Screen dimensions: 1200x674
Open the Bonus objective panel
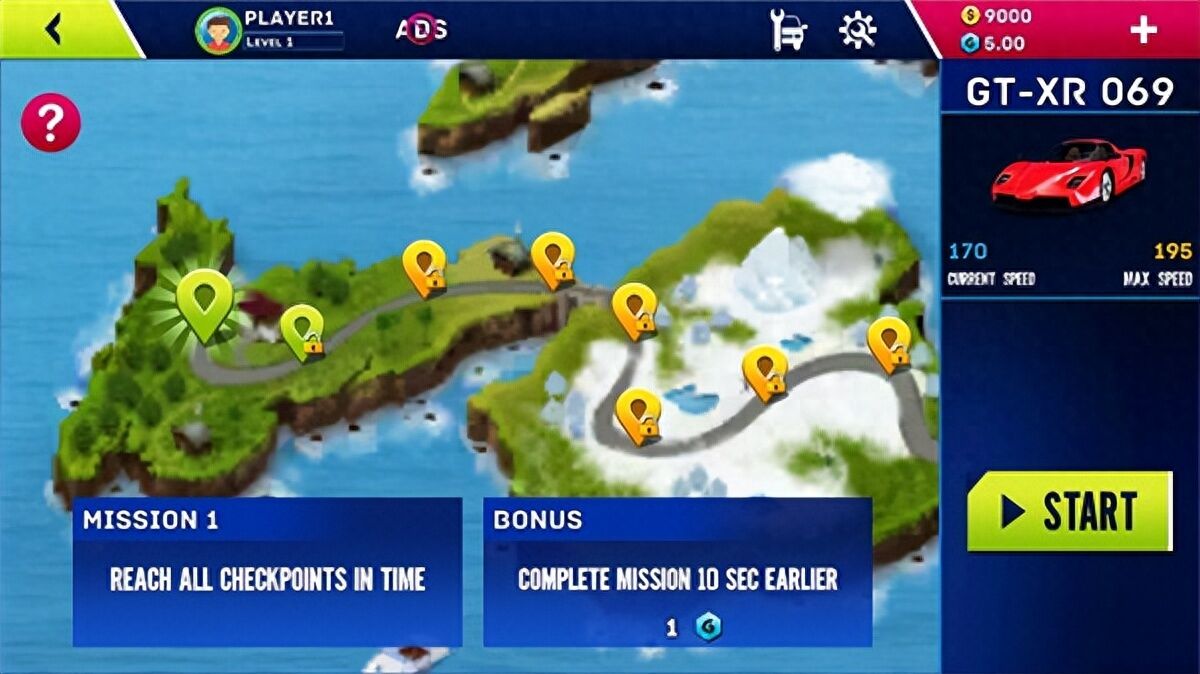coord(677,572)
